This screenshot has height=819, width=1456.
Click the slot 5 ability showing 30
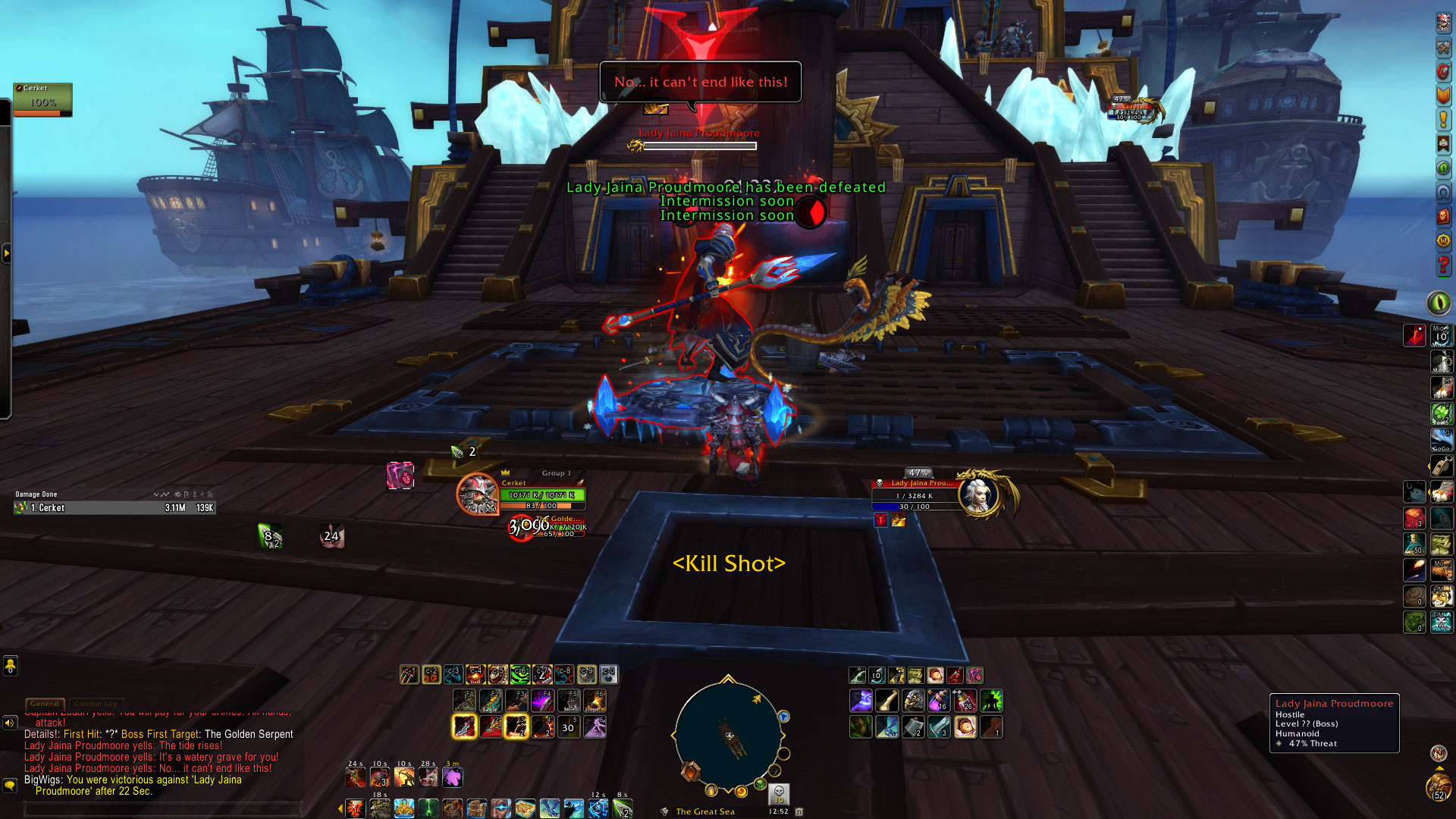568,726
